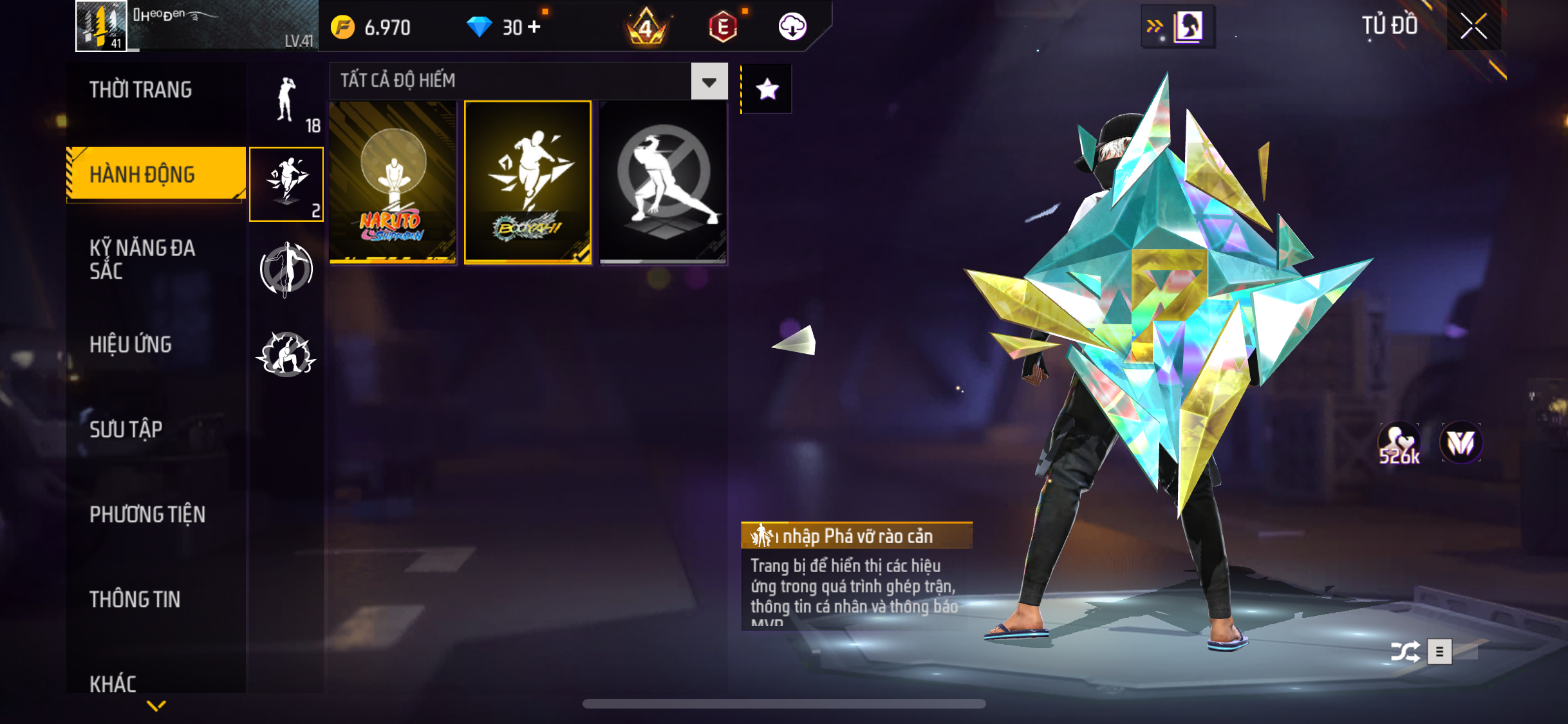Open the Tất Cả Độ Hiếm rarity dropdown
The image size is (1568, 724).
709,82
